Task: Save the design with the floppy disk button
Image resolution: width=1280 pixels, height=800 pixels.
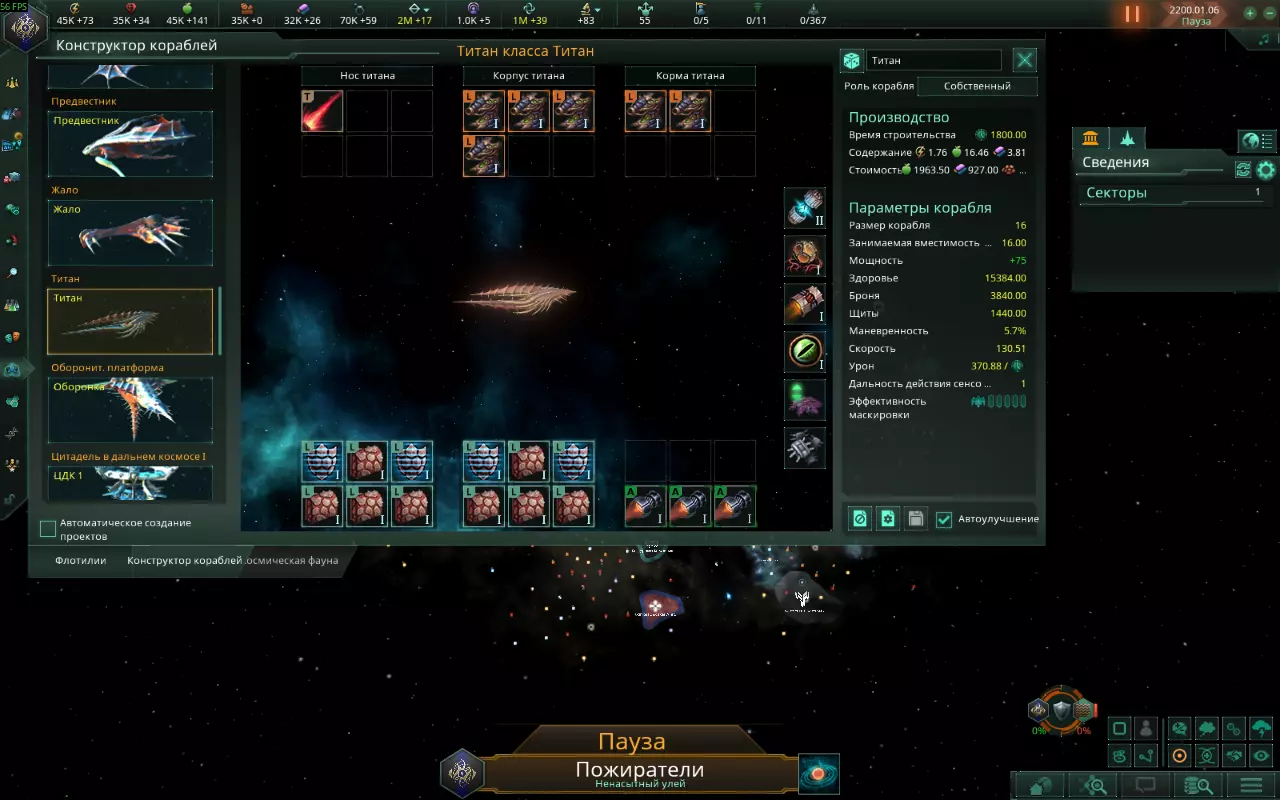Action: (x=915, y=519)
